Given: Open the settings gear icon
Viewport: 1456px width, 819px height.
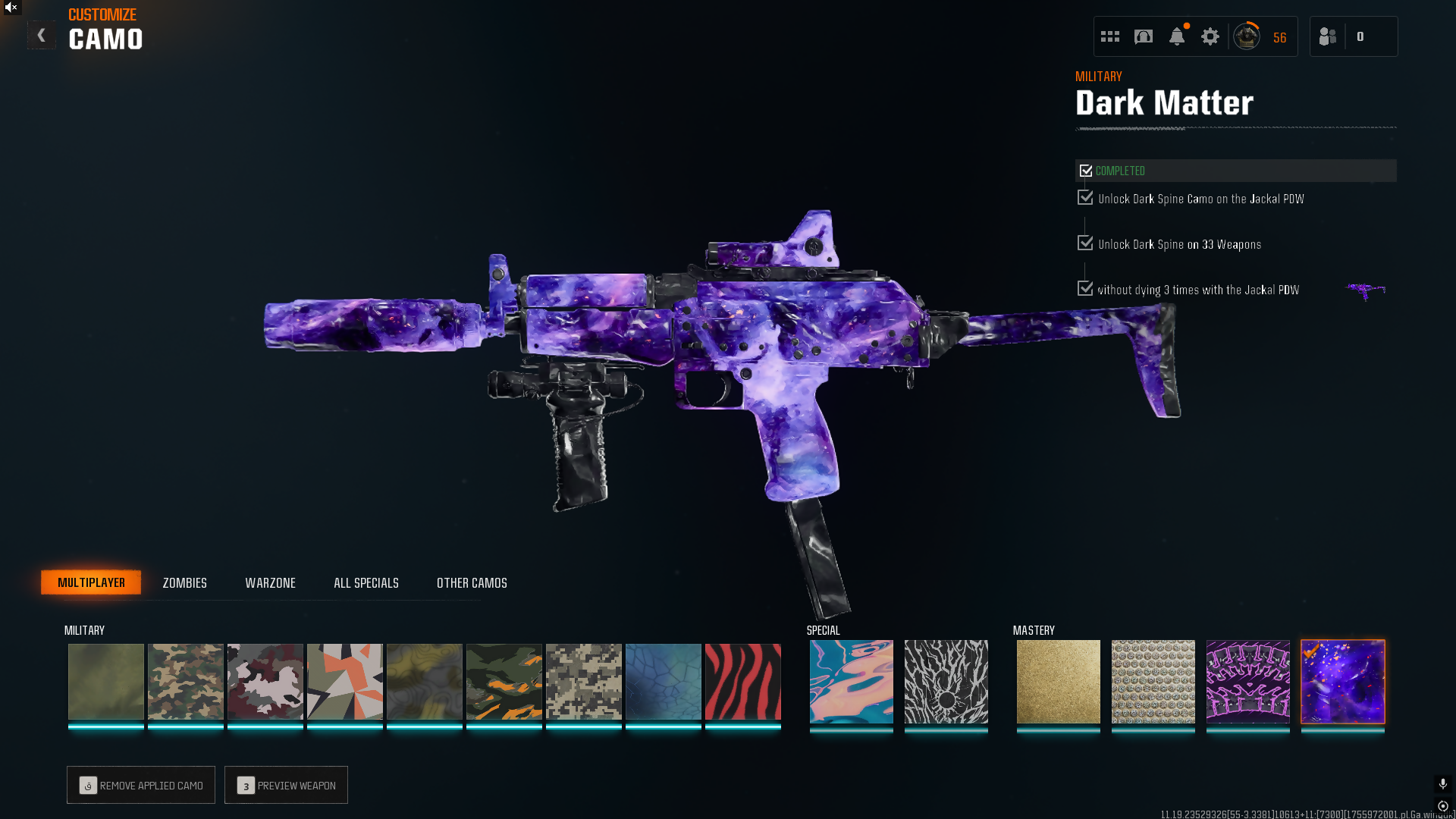Looking at the screenshot, I should click(x=1210, y=36).
